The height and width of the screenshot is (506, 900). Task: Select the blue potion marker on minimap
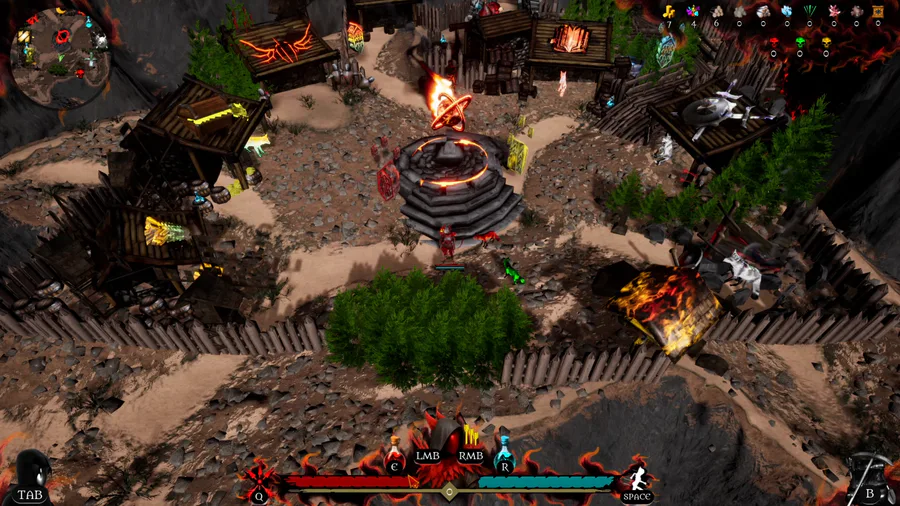tap(87, 22)
